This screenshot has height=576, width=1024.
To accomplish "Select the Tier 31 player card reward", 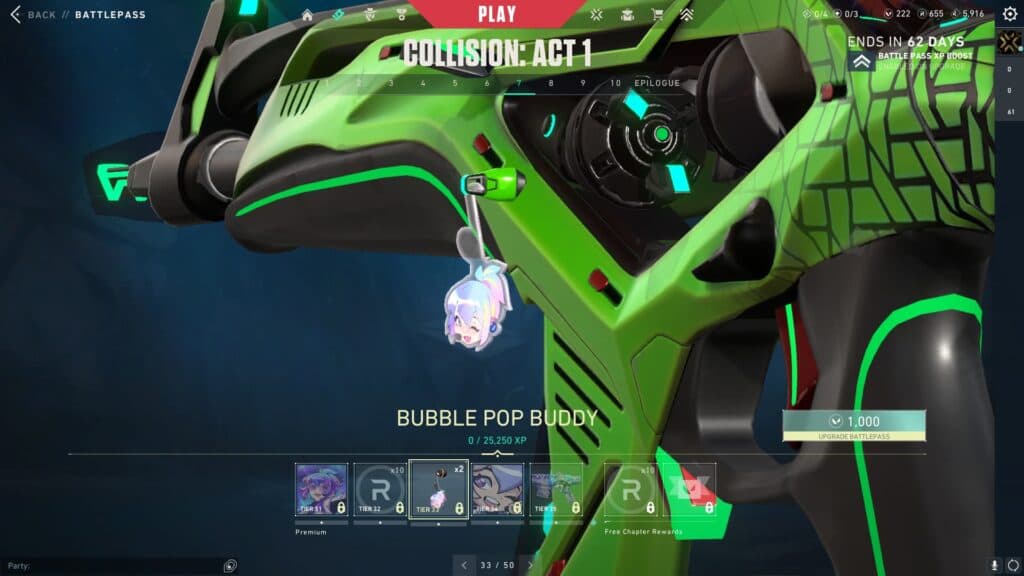I will [x=321, y=489].
